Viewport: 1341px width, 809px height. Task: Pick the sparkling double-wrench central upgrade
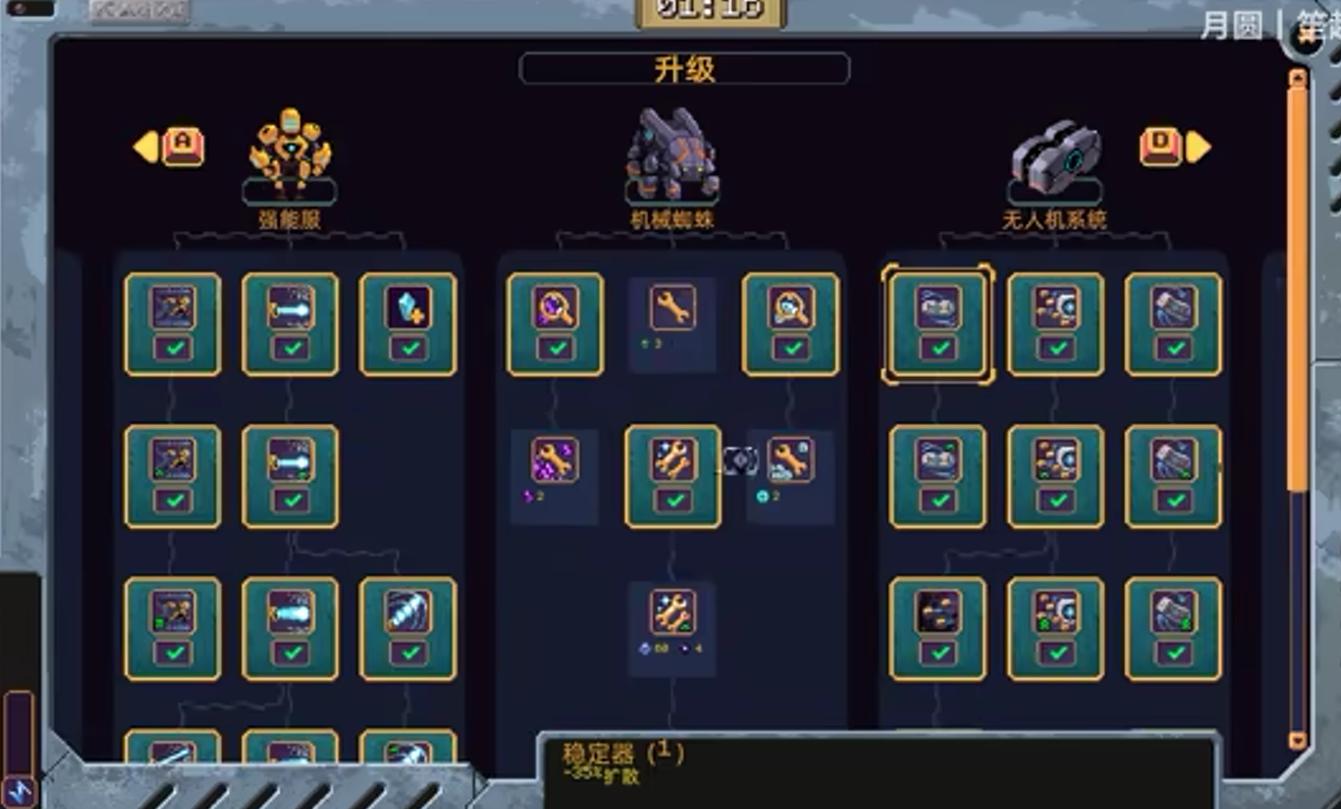[x=672, y=460]
